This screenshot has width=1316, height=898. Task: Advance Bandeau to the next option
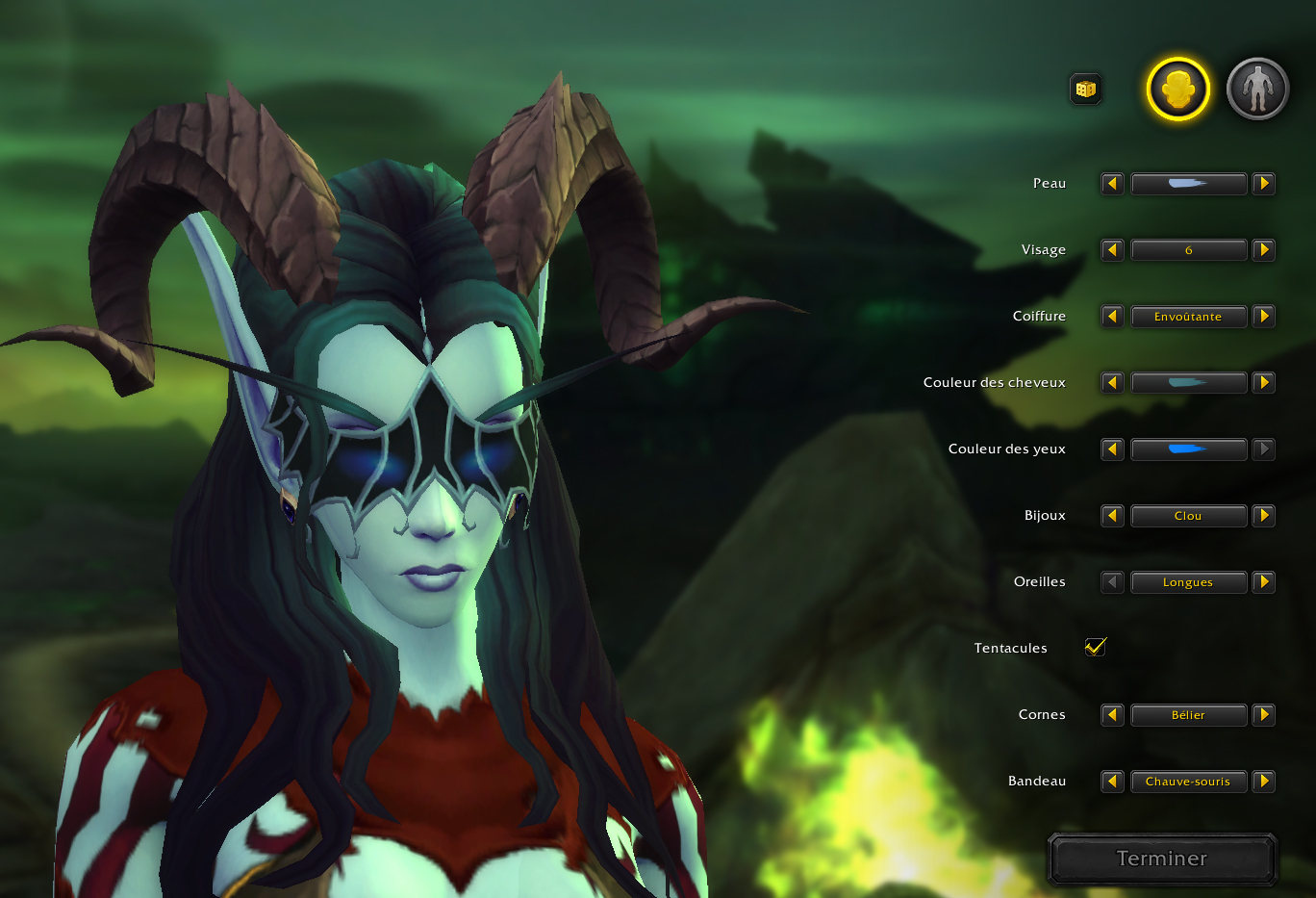pos(1263,781)
